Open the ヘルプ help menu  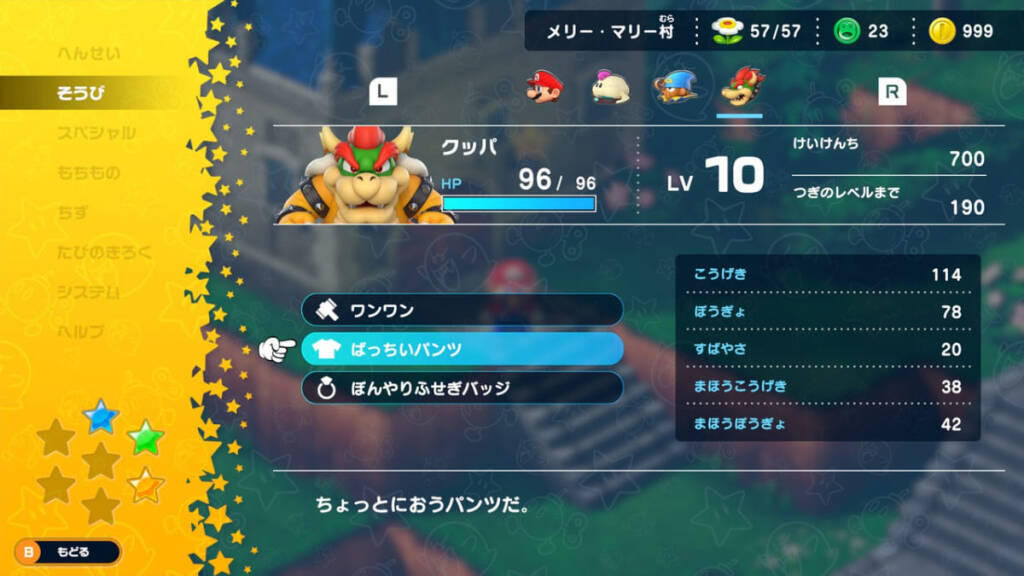(x=81, y=332)
